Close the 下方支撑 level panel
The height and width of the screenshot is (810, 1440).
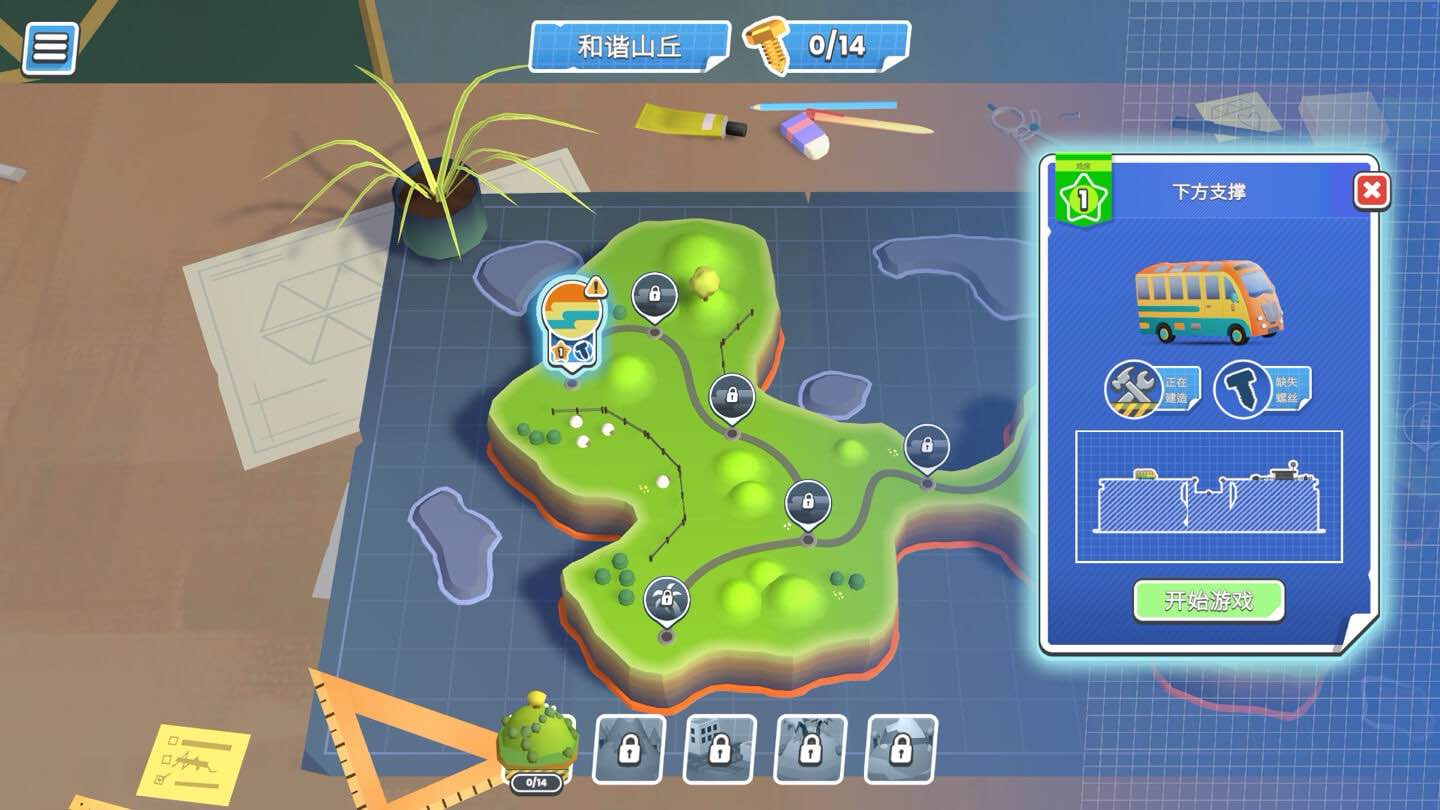pyautogui.click(x=1371, y=190)
